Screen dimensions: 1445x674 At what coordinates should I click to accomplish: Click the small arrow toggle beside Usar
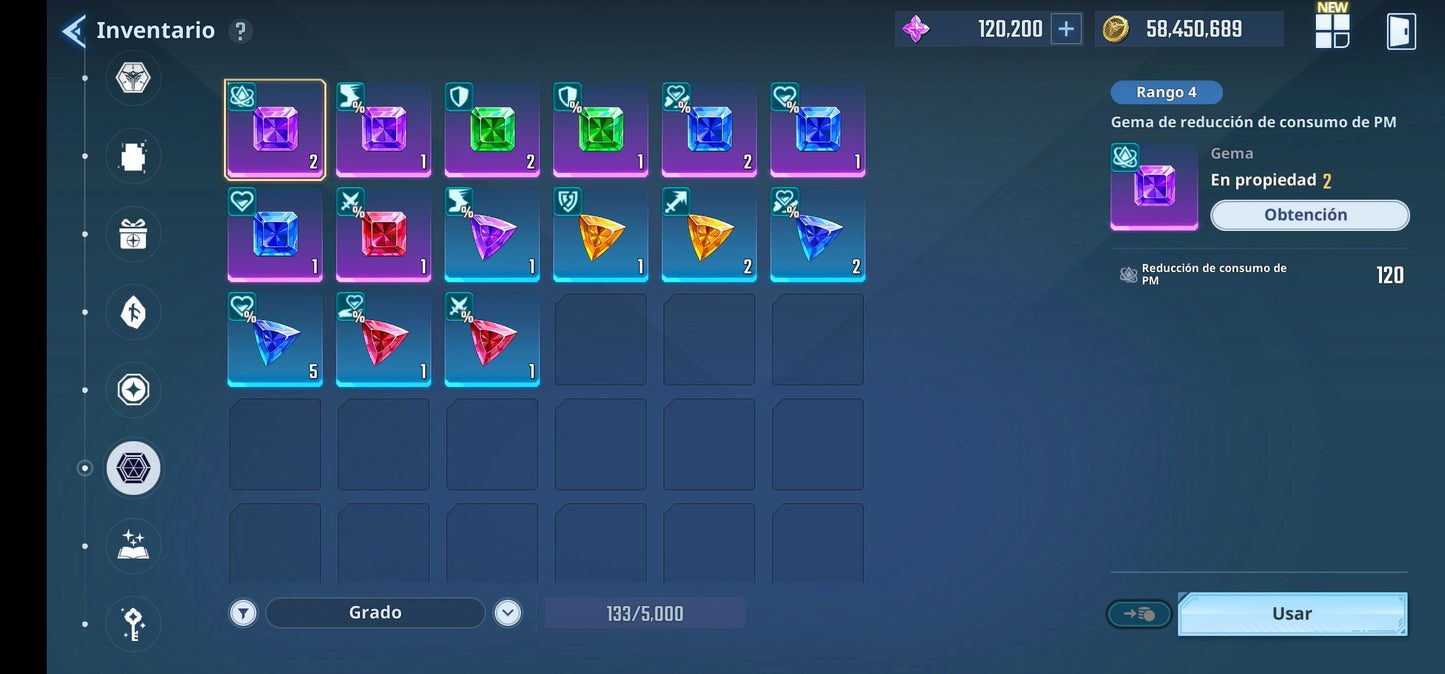pyautogui.click(x=1139, y=614)
